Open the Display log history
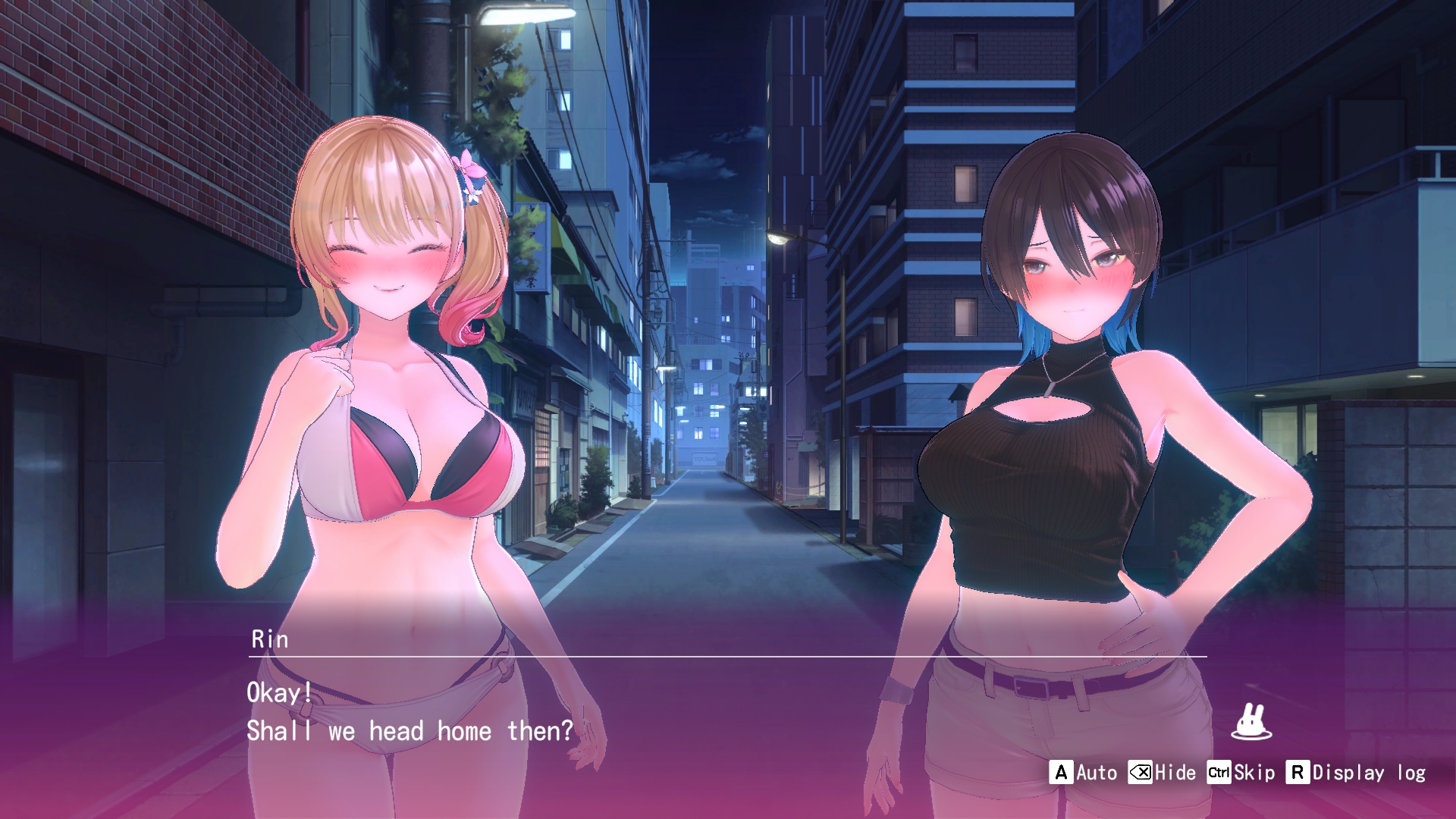The image size is (1456, 819). pos(1356,773)
